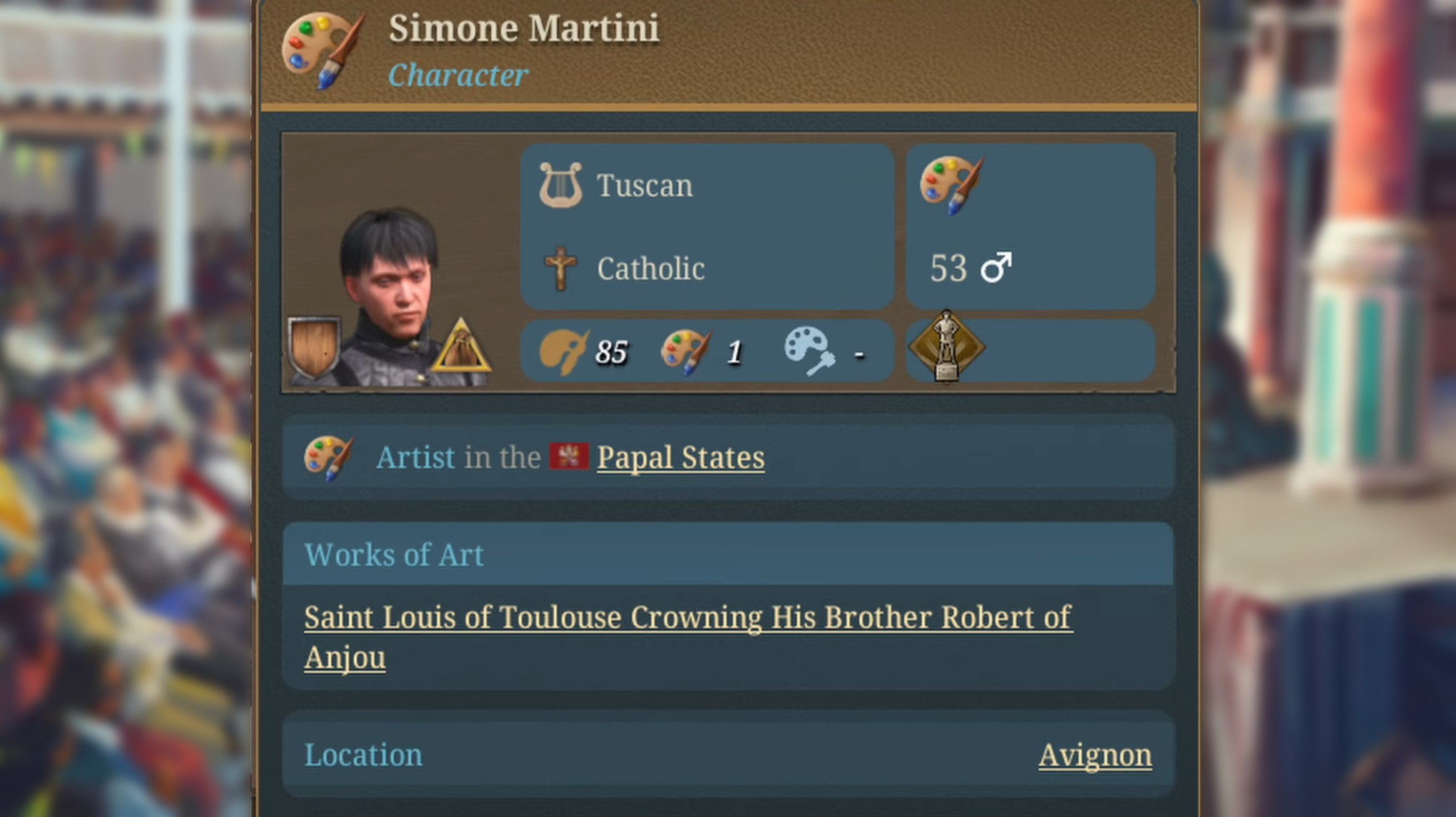Click the Location label

coord(364,754)
